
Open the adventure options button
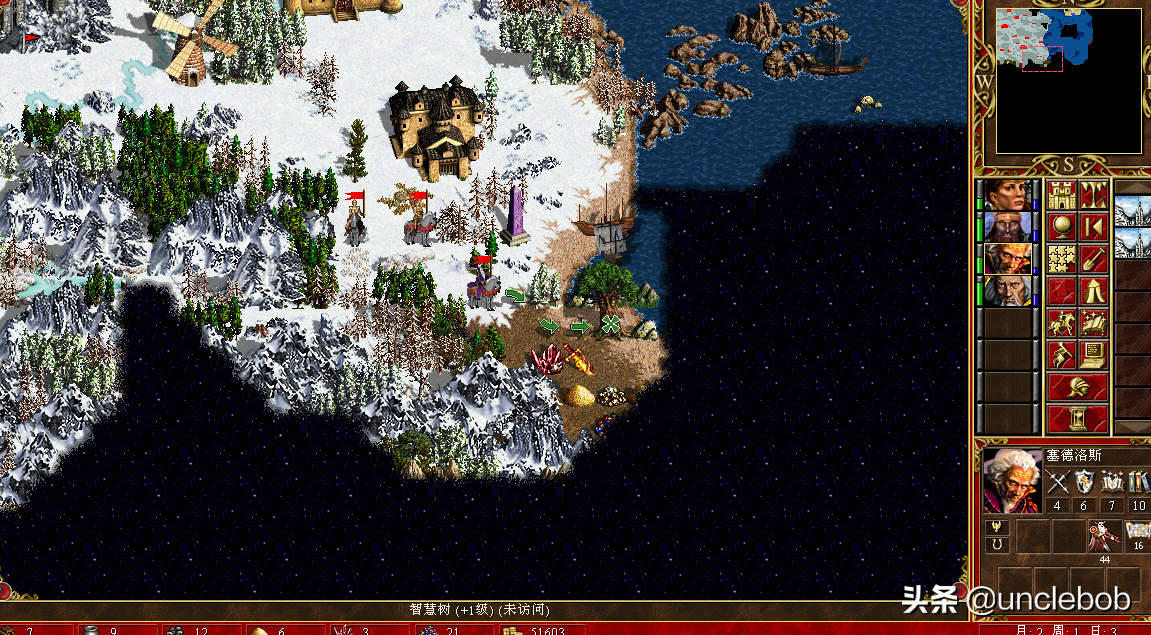coord(1061,354)
